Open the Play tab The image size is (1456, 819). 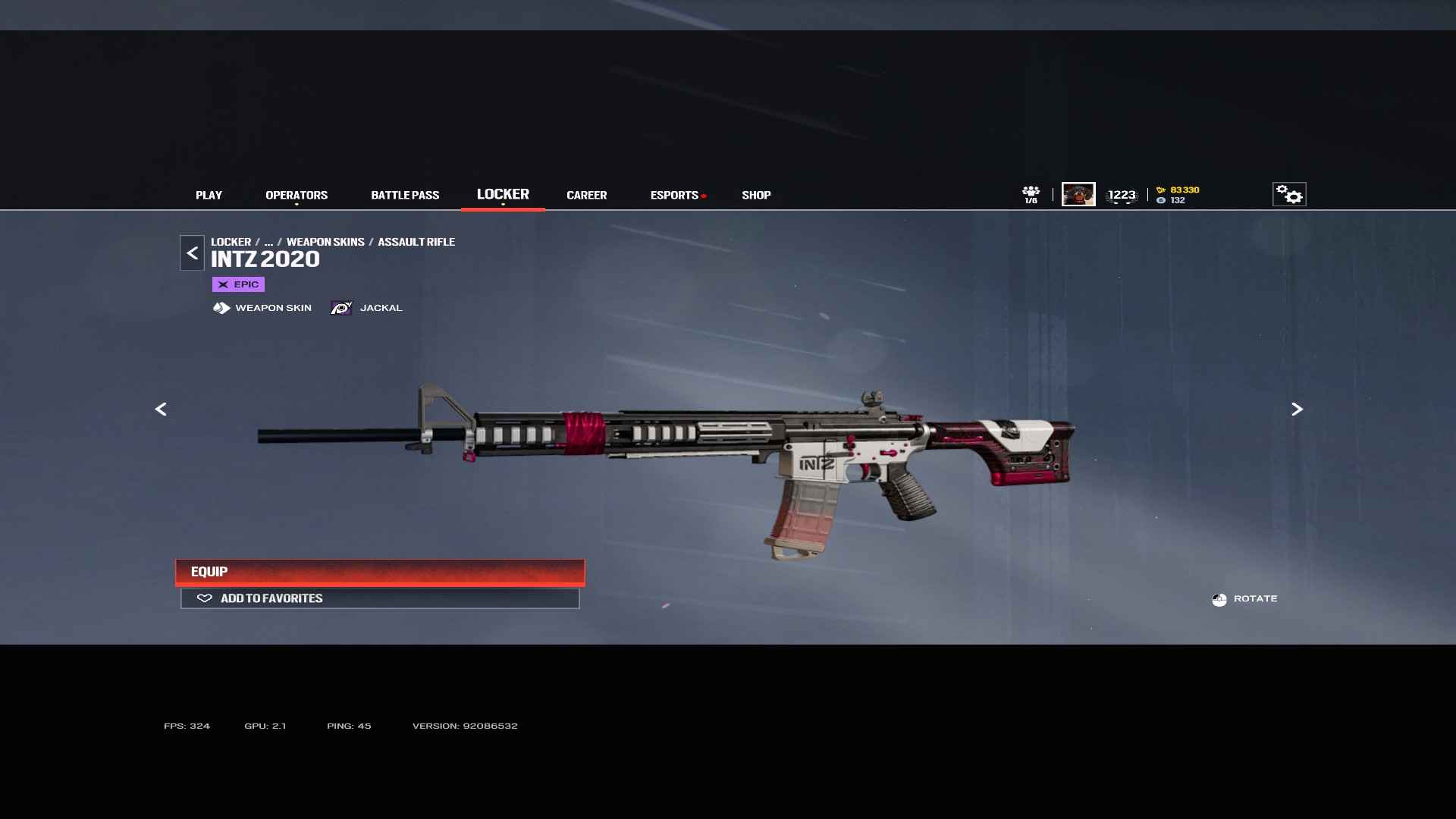coord(209,195)
